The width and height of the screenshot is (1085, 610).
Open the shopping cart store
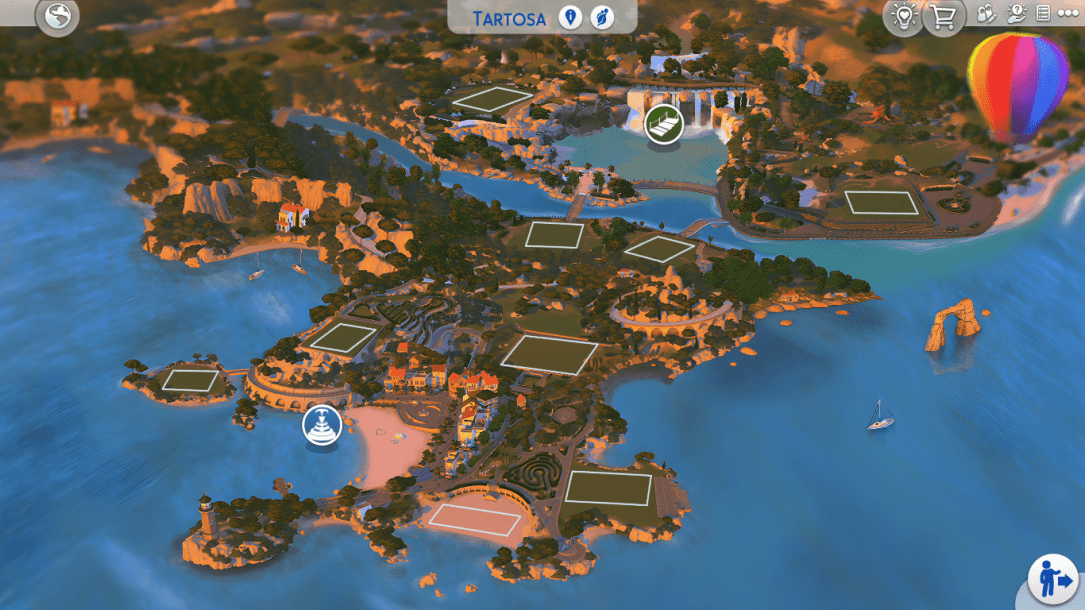(x=943, y=16)
